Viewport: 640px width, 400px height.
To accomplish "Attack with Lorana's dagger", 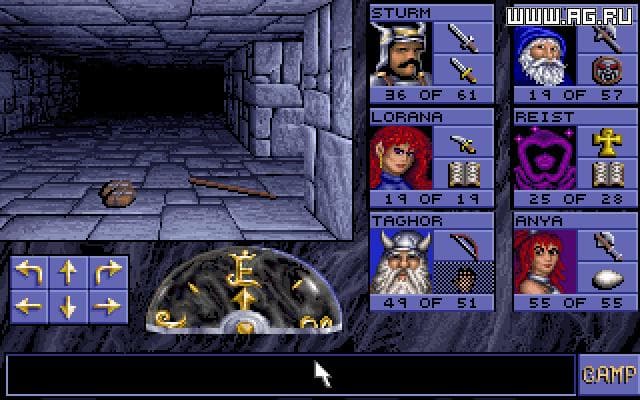I will tap(463, 141).
